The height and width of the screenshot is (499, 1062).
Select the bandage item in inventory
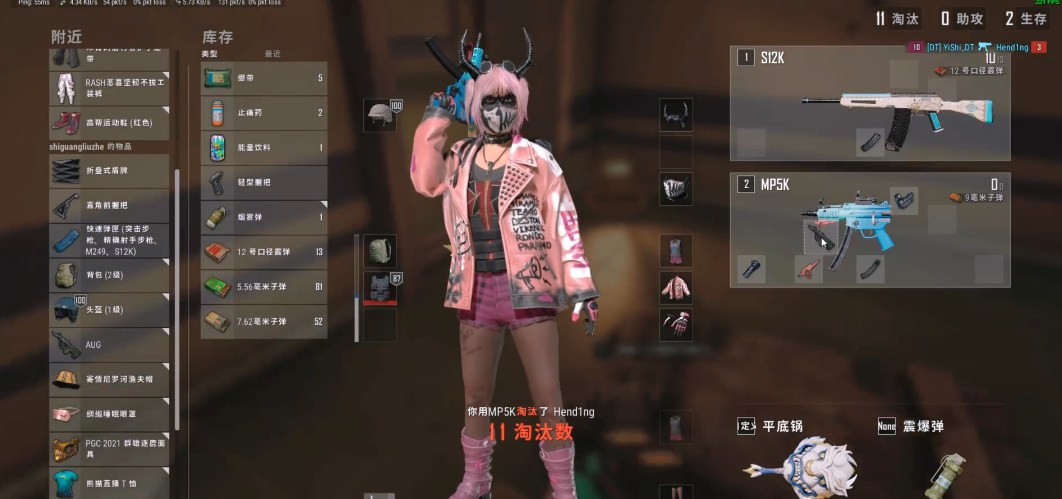pyautogui.click(x=264, y=78)
